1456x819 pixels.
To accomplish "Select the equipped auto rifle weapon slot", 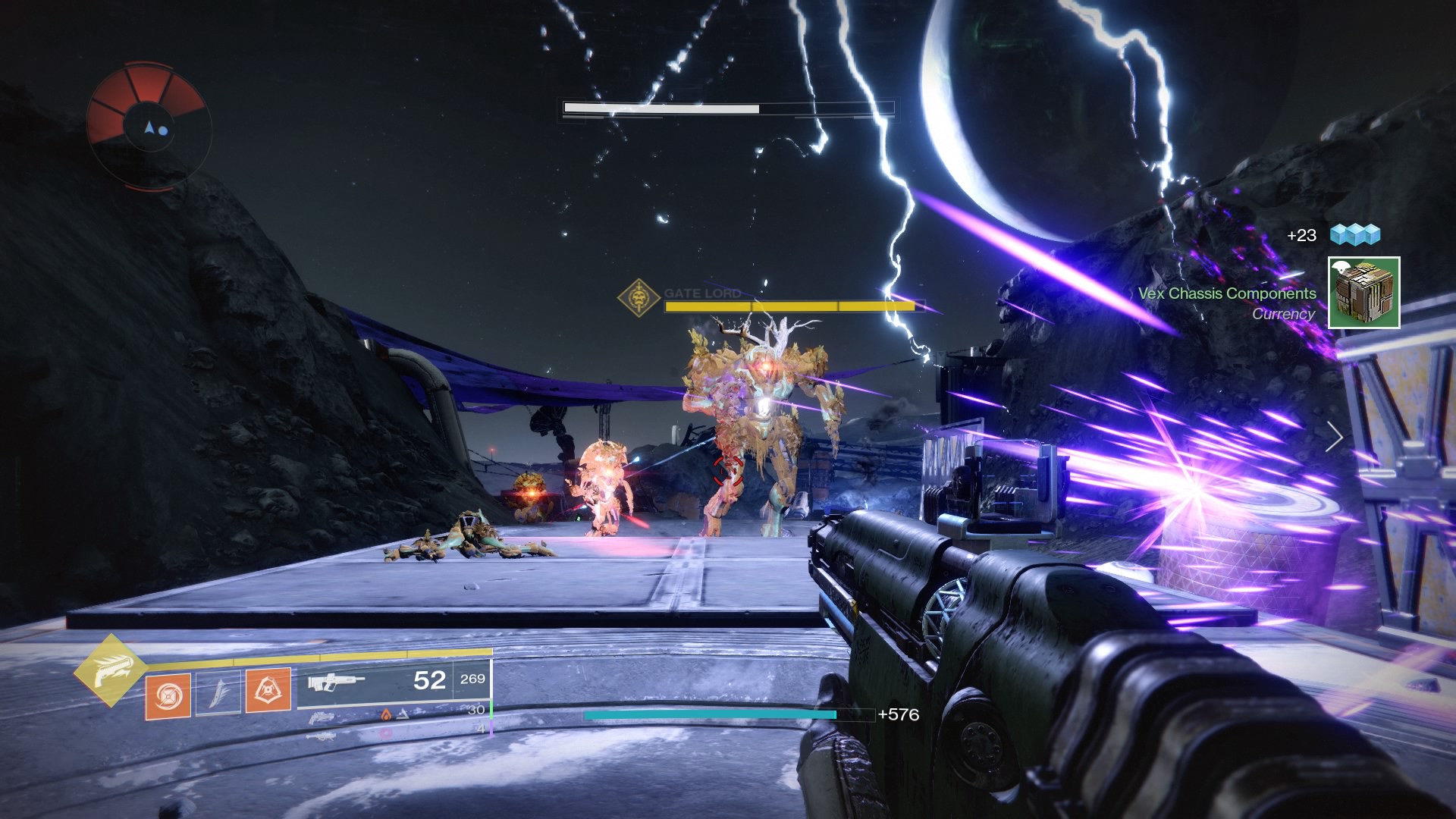I will pos(336,681).
